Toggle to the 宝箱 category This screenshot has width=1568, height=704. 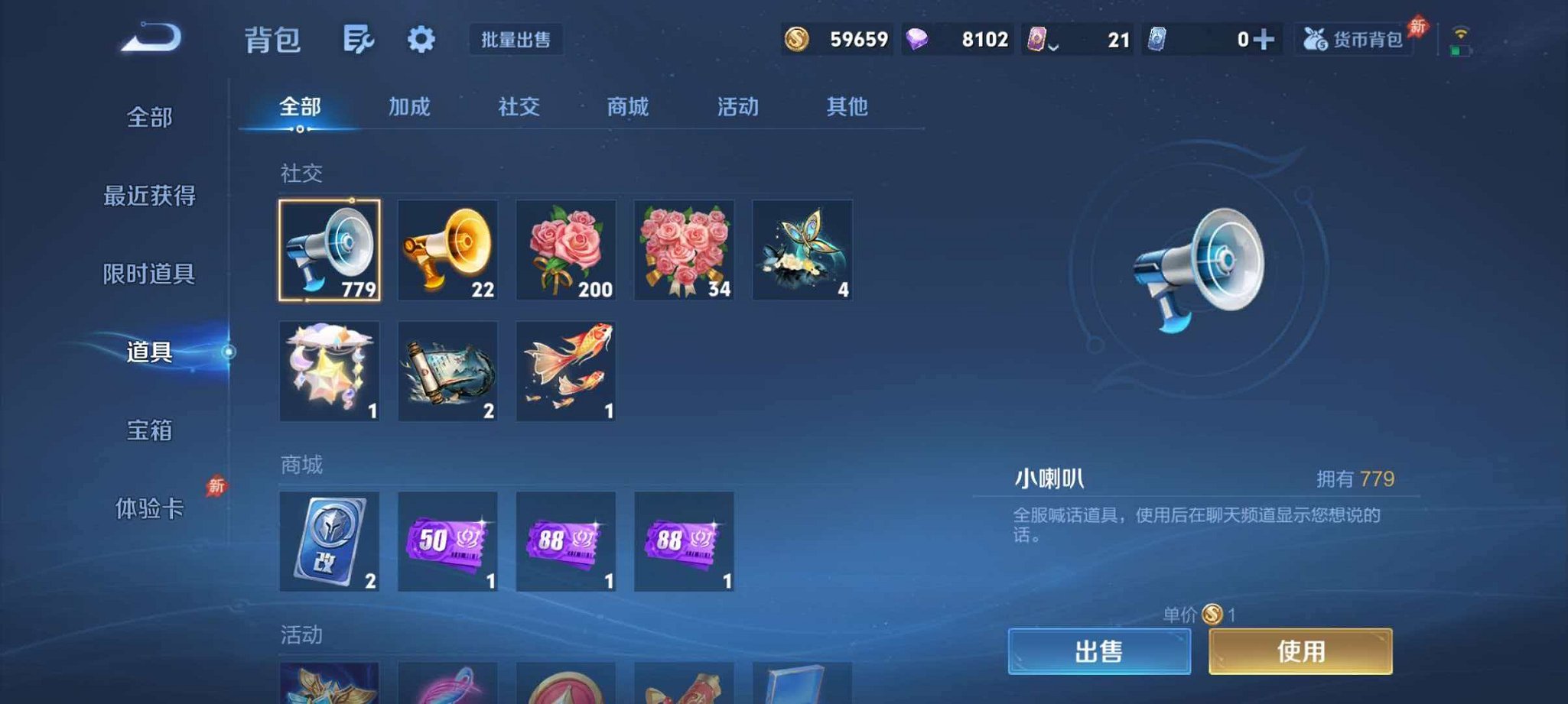click(x=150, y=432)
